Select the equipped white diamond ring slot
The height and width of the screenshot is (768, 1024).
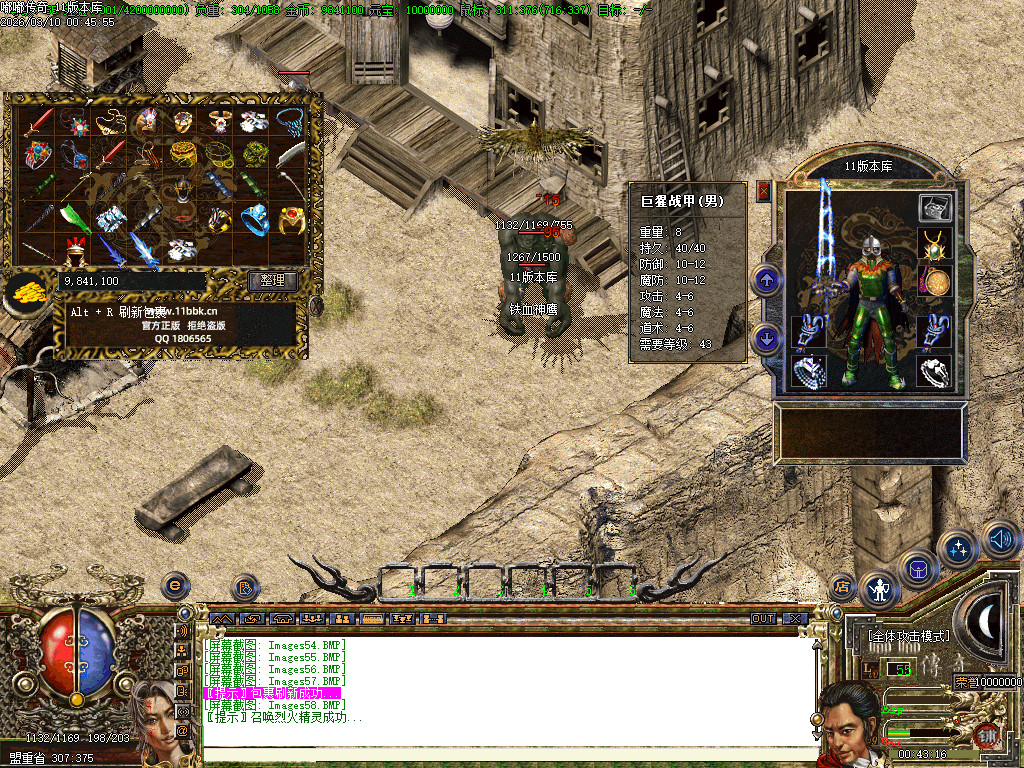[934, 371]
